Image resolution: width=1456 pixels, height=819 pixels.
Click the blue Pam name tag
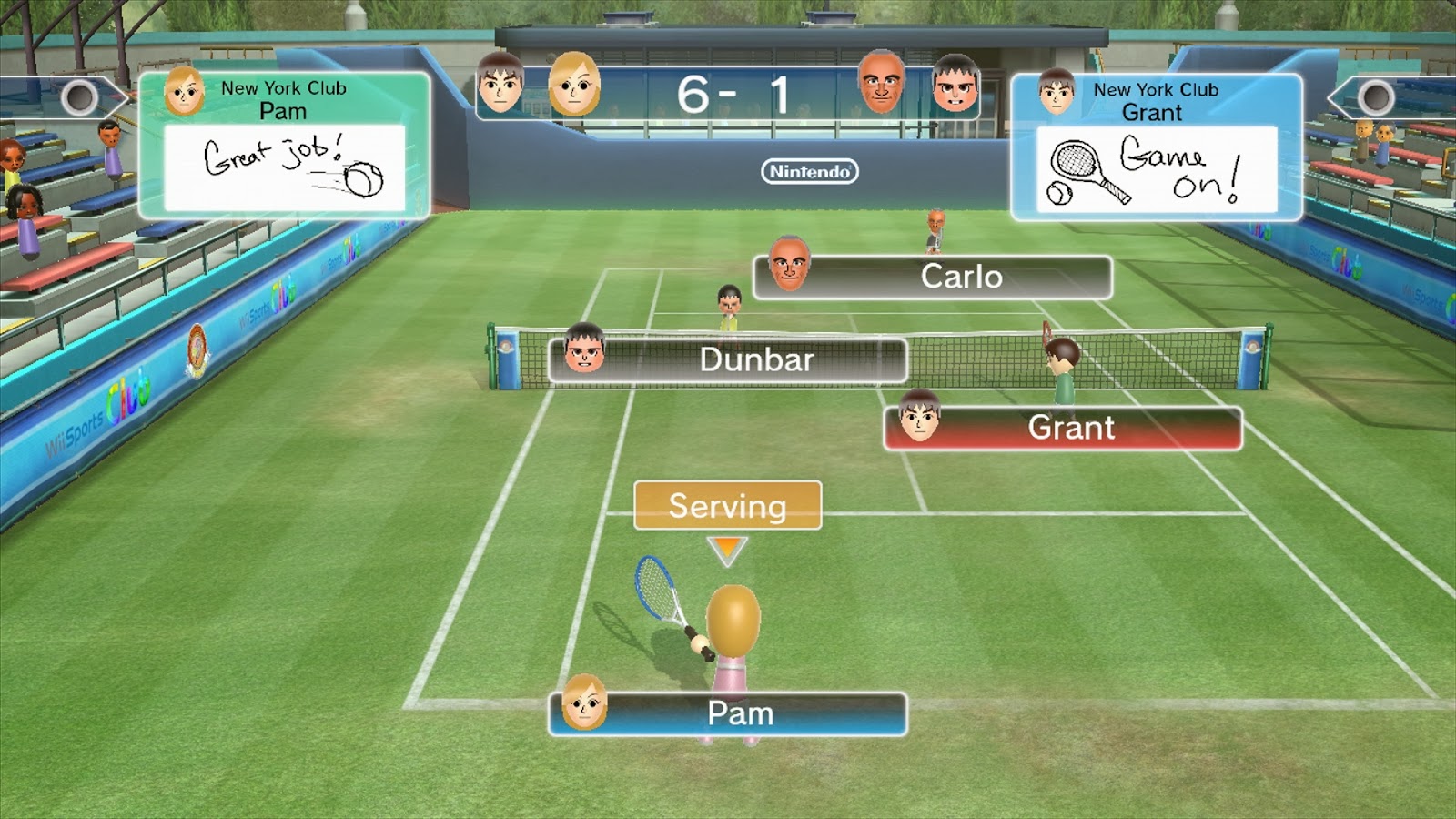728,713
